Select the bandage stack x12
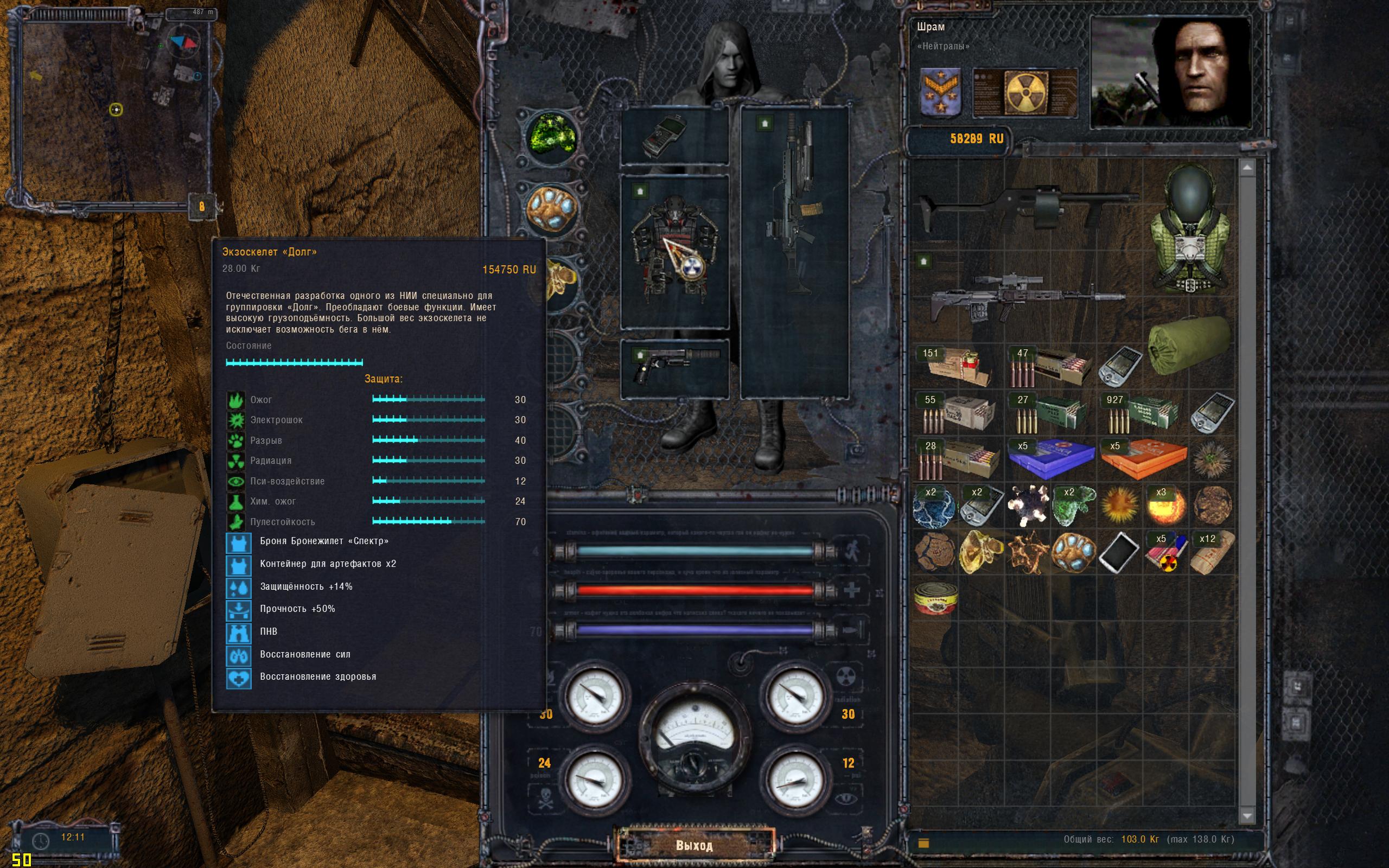Viewport: 1389px width, 868px height. [1211, 552]
